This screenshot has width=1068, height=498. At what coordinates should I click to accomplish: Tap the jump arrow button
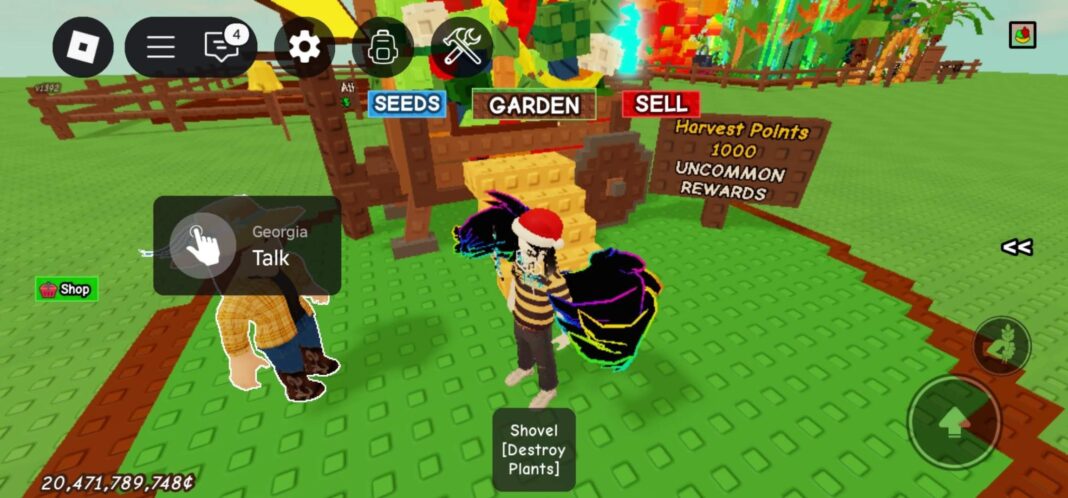click(x=953, y=422)
